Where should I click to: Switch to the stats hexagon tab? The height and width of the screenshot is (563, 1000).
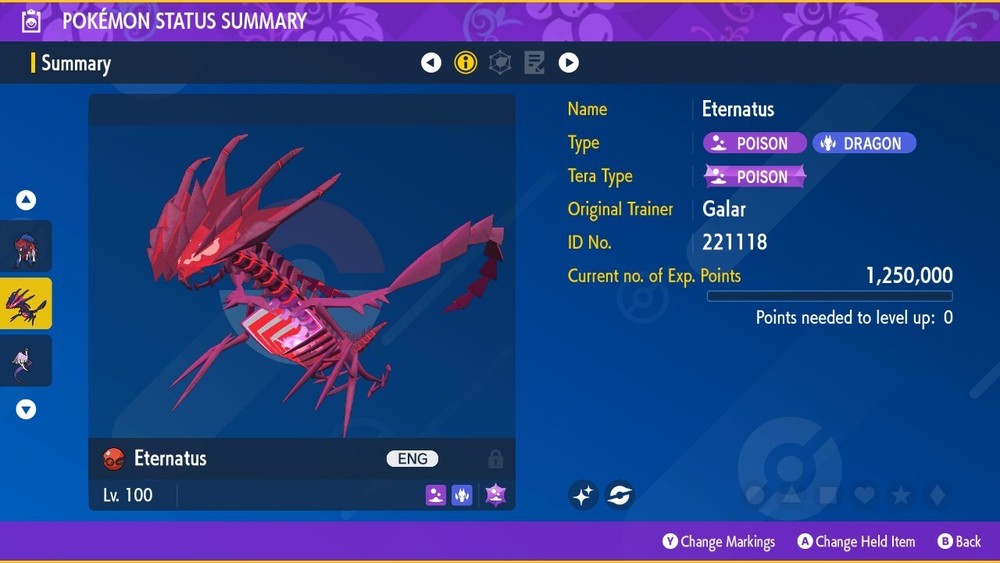tap(500, 63)
